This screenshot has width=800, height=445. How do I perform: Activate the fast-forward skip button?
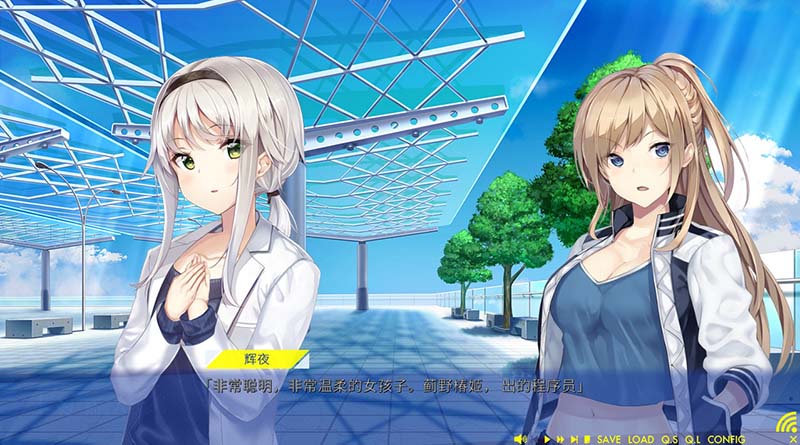pos(560,439)
